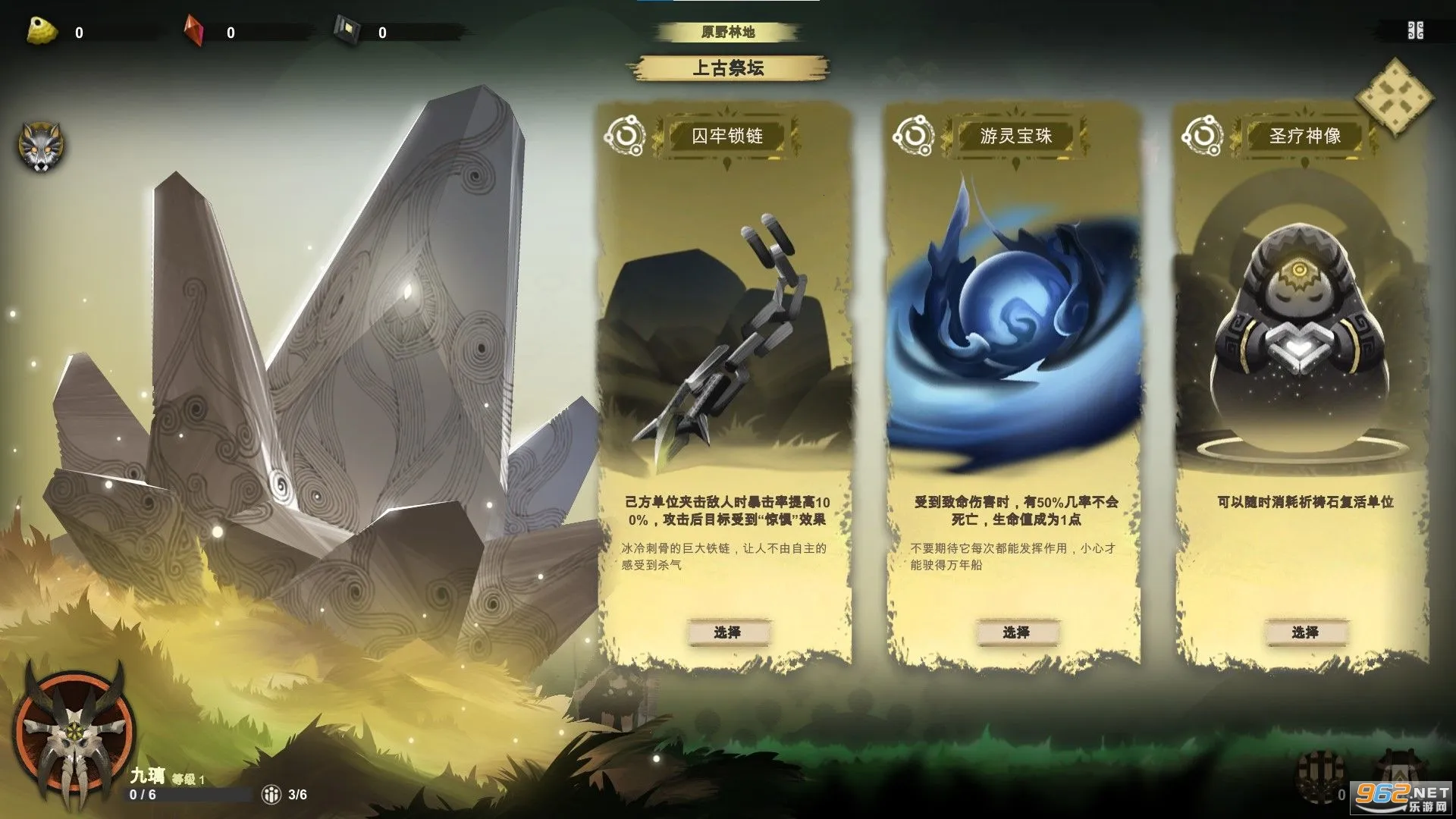Click the red crystal resource icon

pos(194,30)
